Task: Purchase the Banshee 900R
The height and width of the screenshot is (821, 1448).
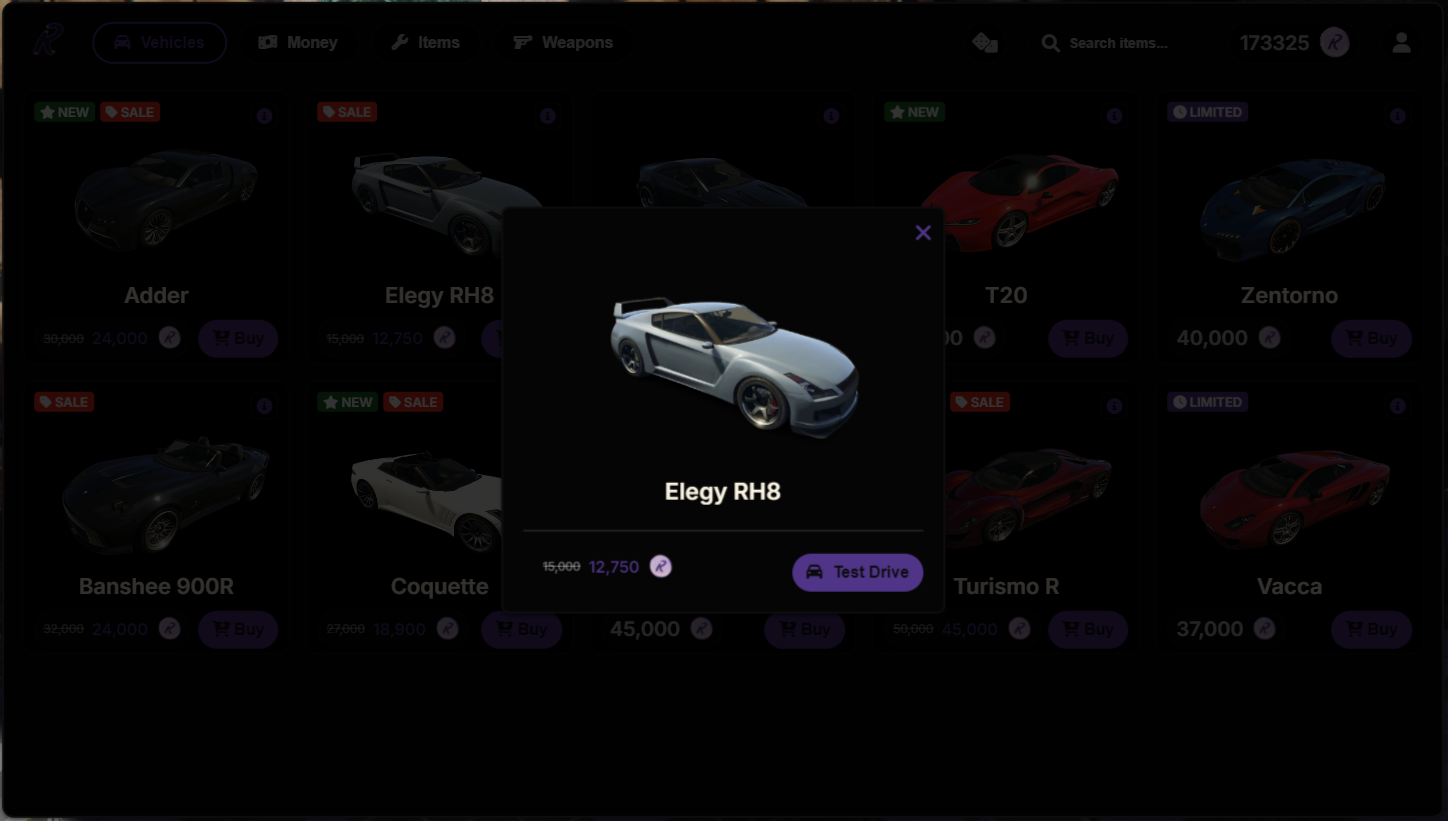Action: pos(238,630)
